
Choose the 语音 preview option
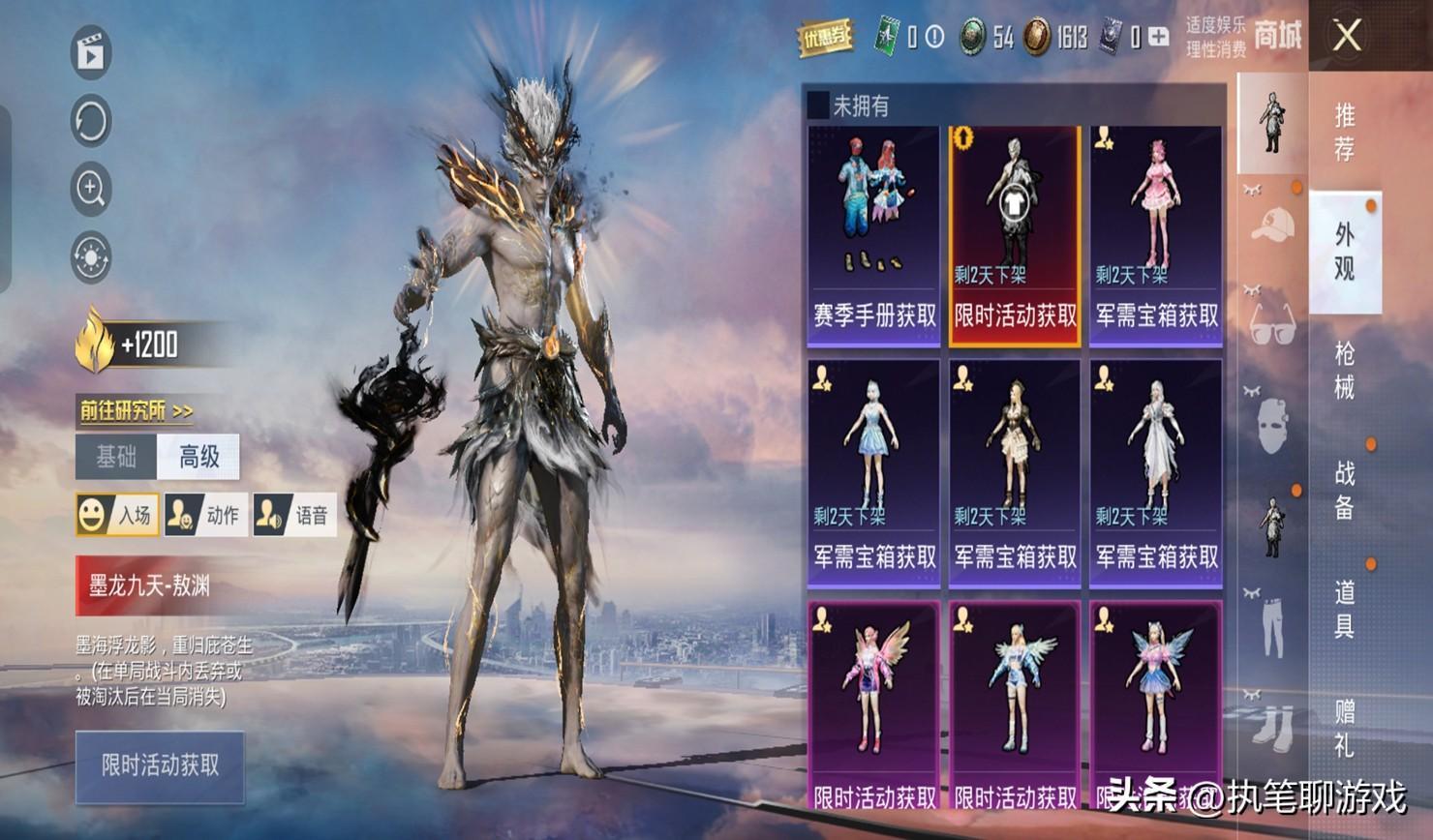pyautogui.click(x=294, y=515)
